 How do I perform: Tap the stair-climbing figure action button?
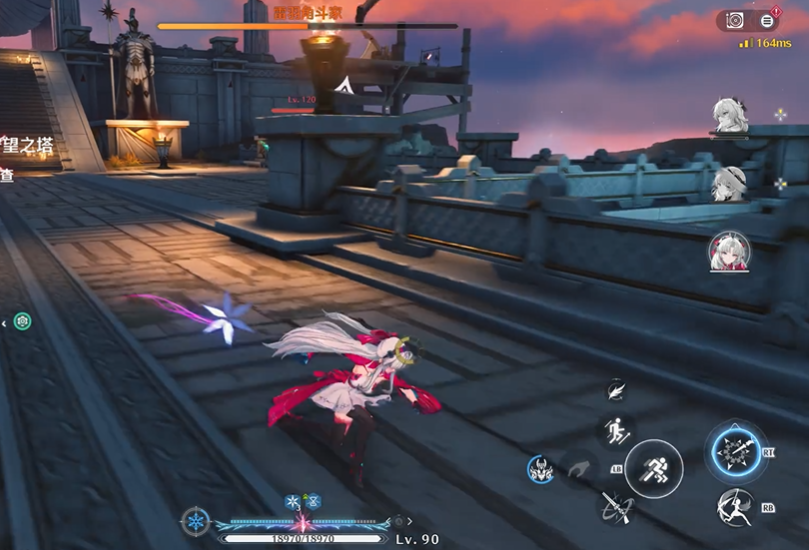615,431
